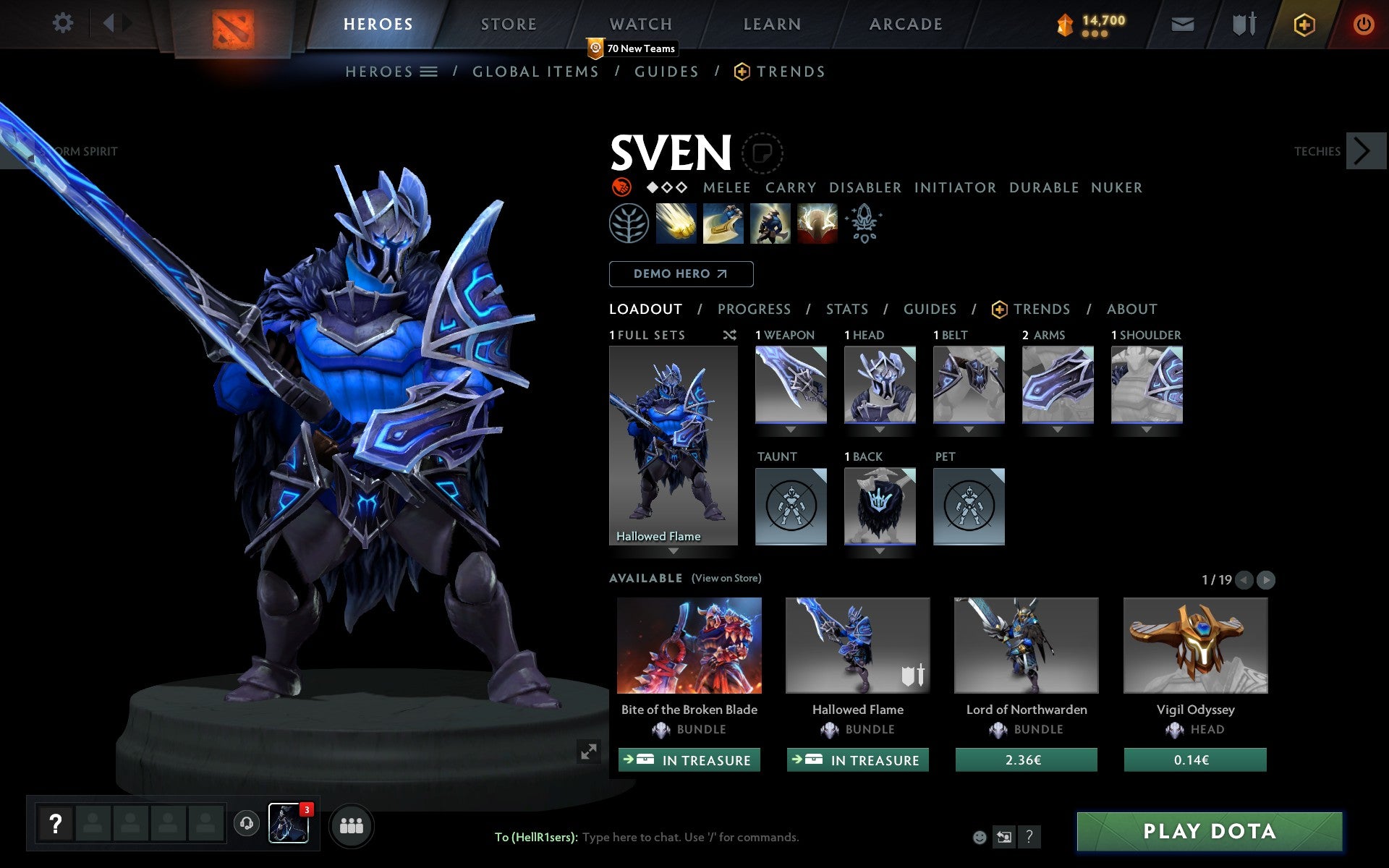Open the View on Store link
The width and height of the screenshot is (1389, 868).
(726, 578)
